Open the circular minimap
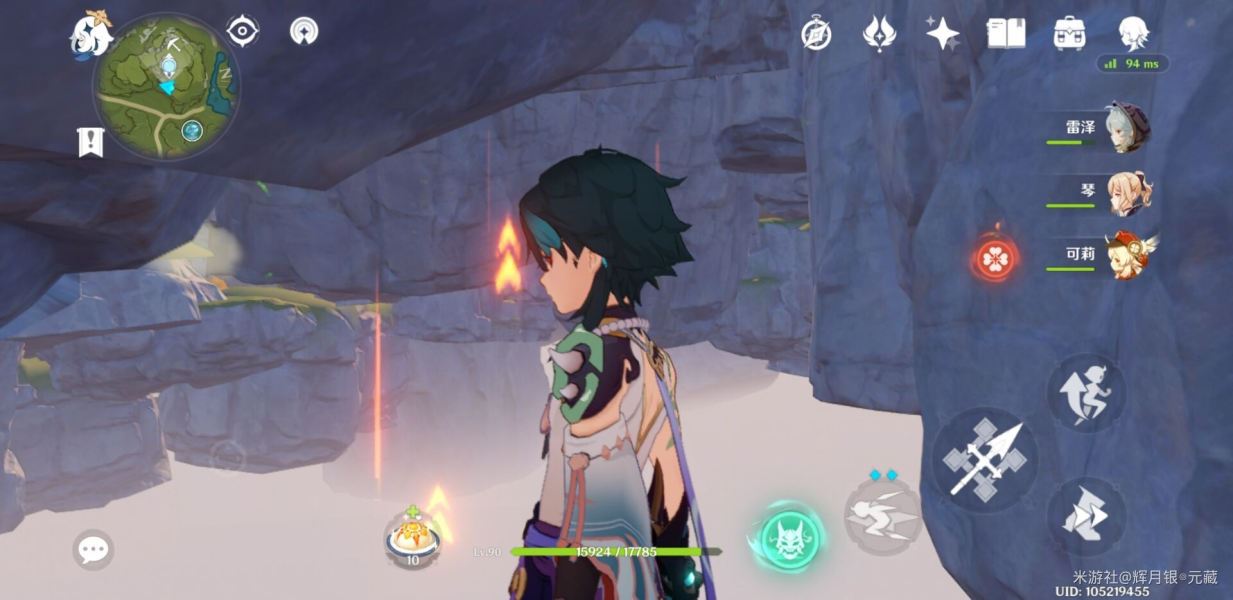The width and height of the screenshot is (1233, 600). coord(166,86)
